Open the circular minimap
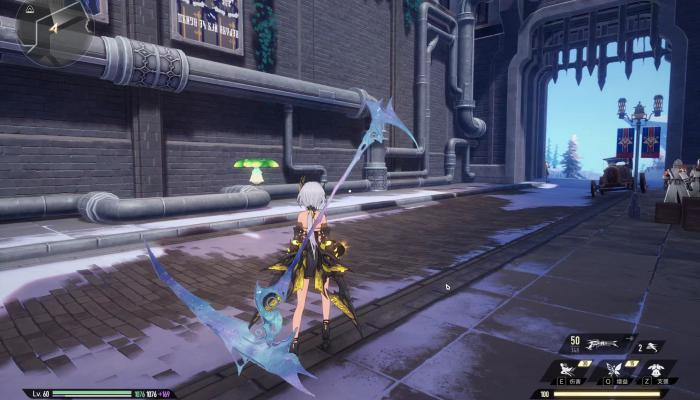This screenshot has height=400, width=700. (52, 30)
